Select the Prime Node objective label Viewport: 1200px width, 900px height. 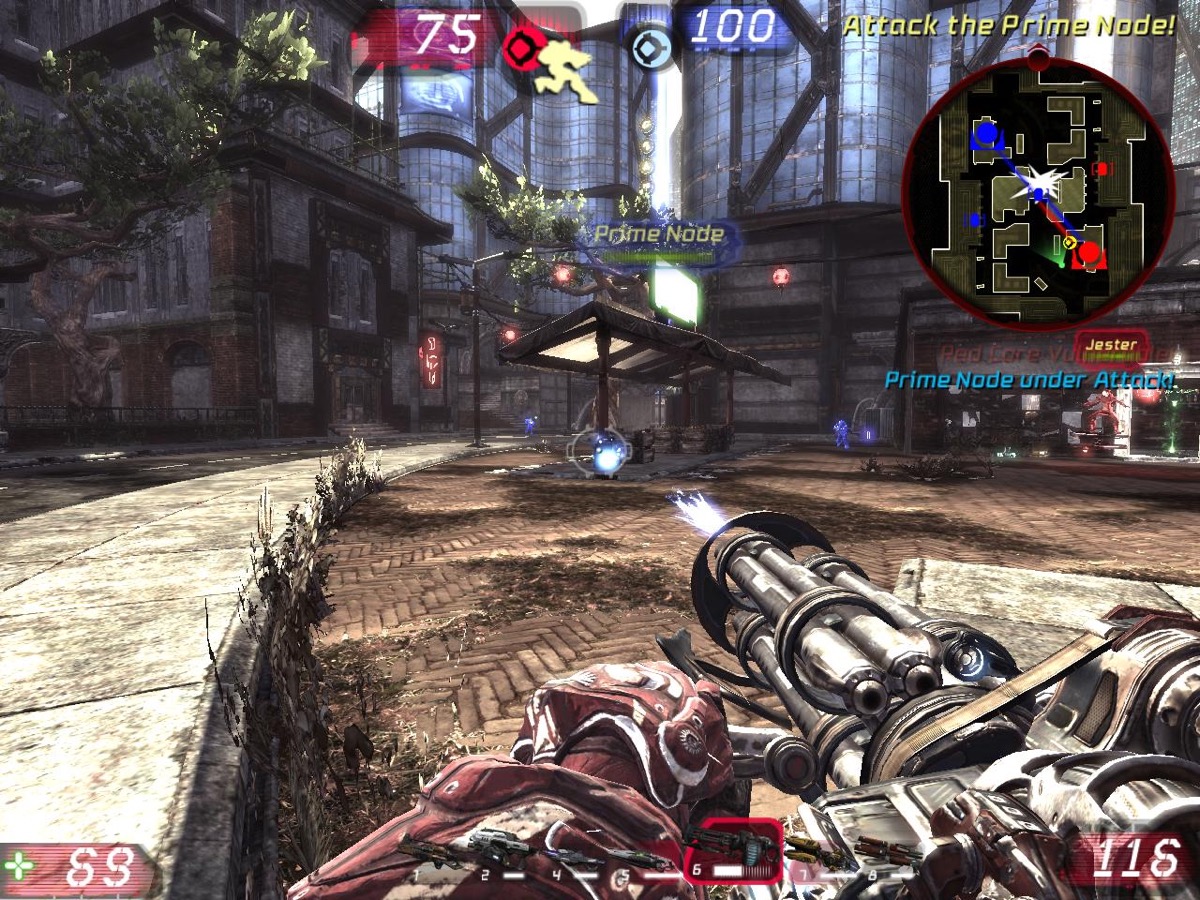pos(659,234)
